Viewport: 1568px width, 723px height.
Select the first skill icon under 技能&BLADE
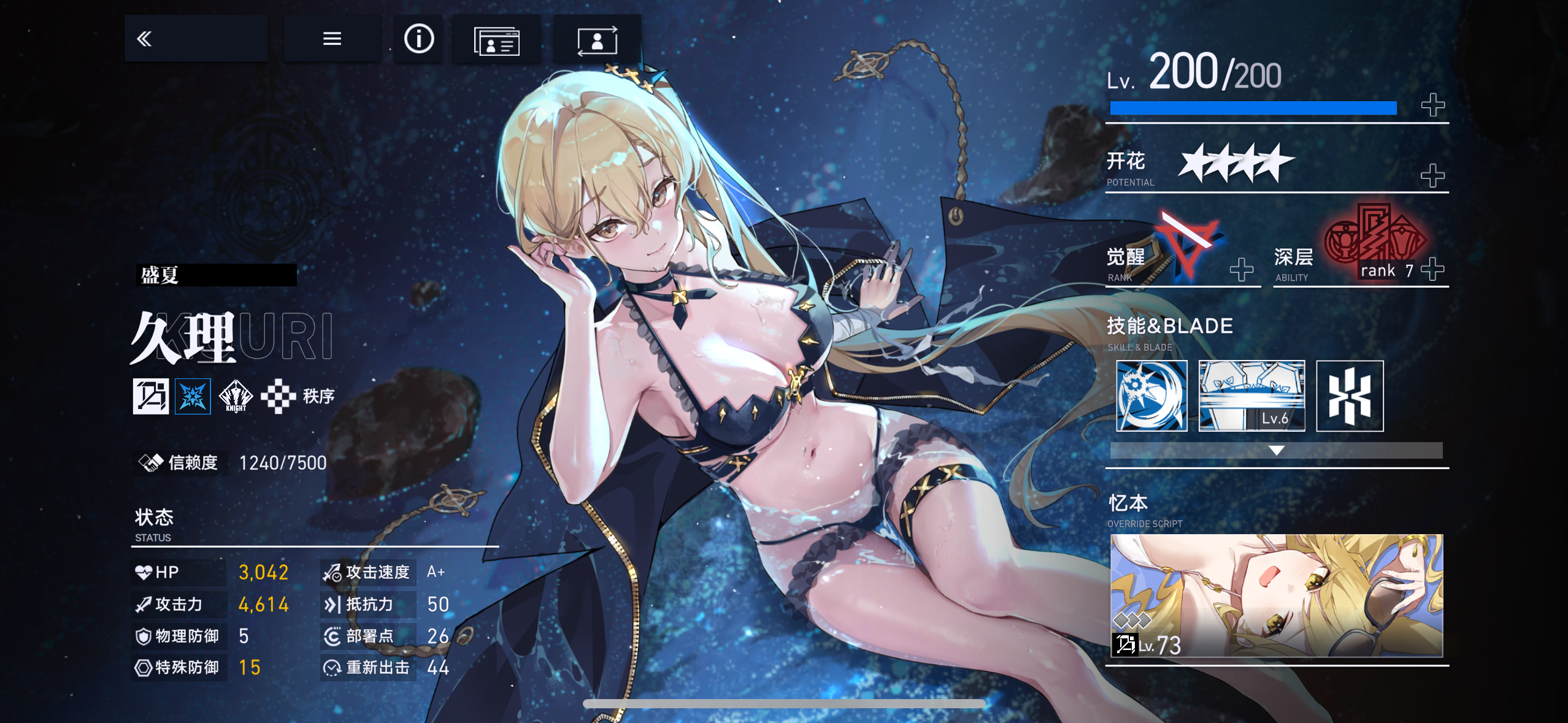(1151, 396)
